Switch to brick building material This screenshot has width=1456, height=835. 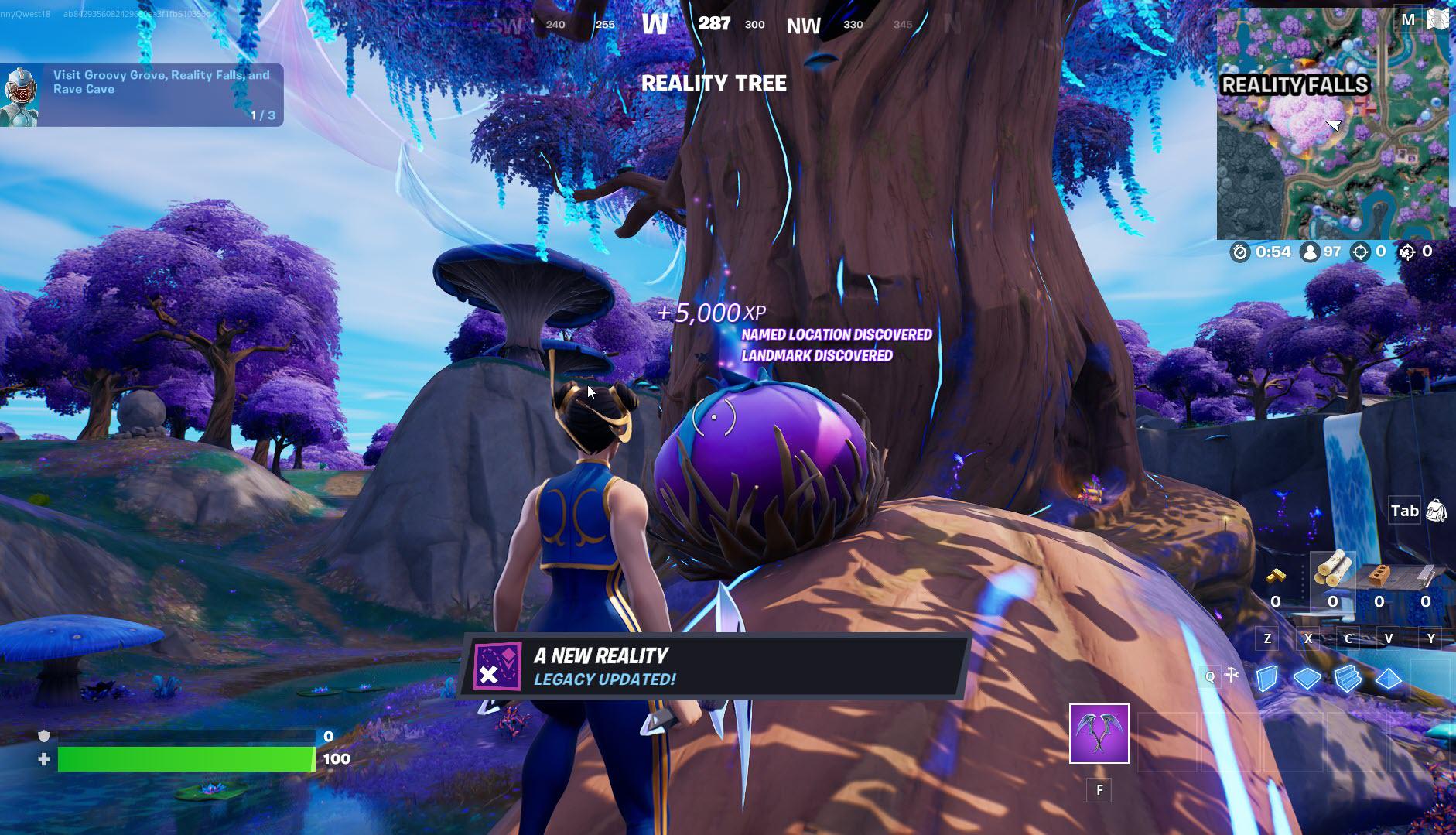[1379, 576]
